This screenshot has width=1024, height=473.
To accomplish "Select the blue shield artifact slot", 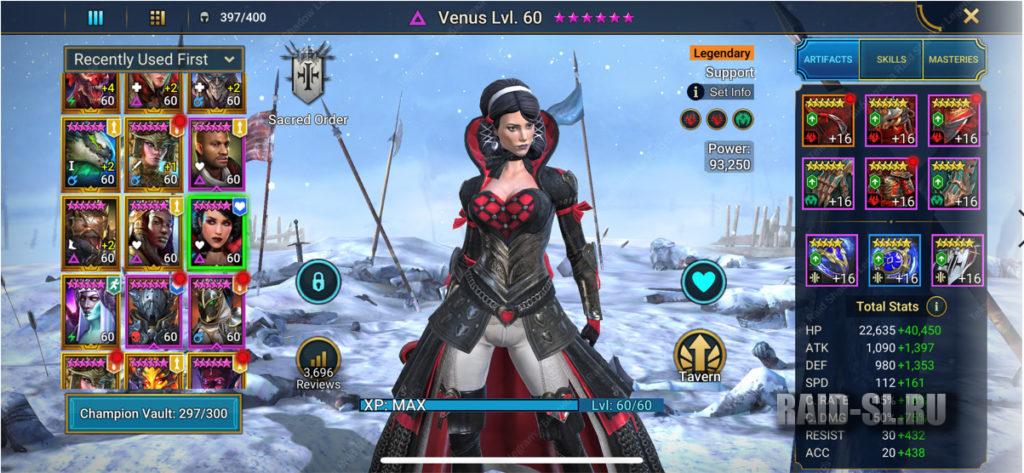I will coord(893,261).
